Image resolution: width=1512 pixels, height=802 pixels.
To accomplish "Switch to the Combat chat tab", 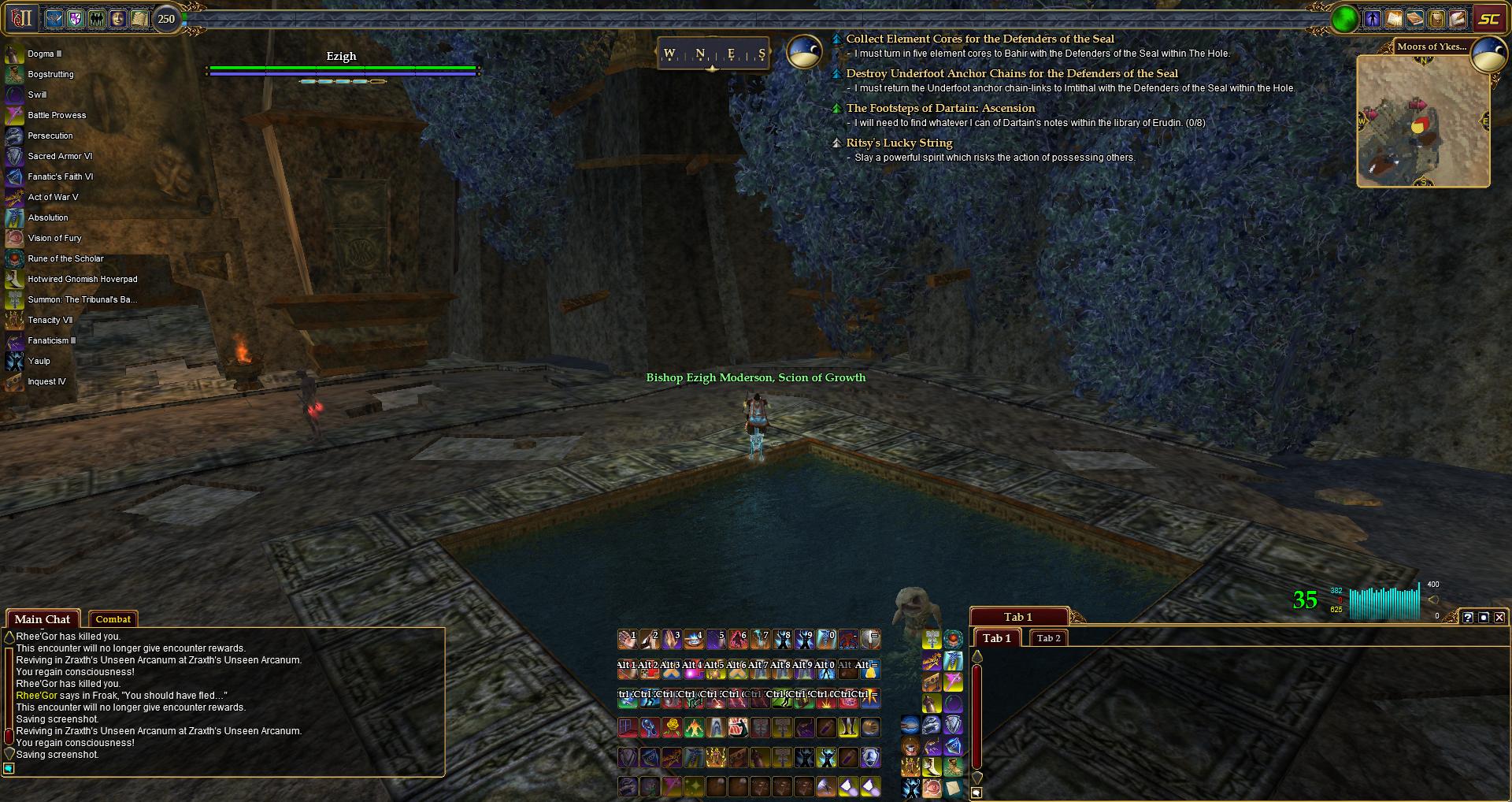I will pyautogui.click(x=113, y=619).
